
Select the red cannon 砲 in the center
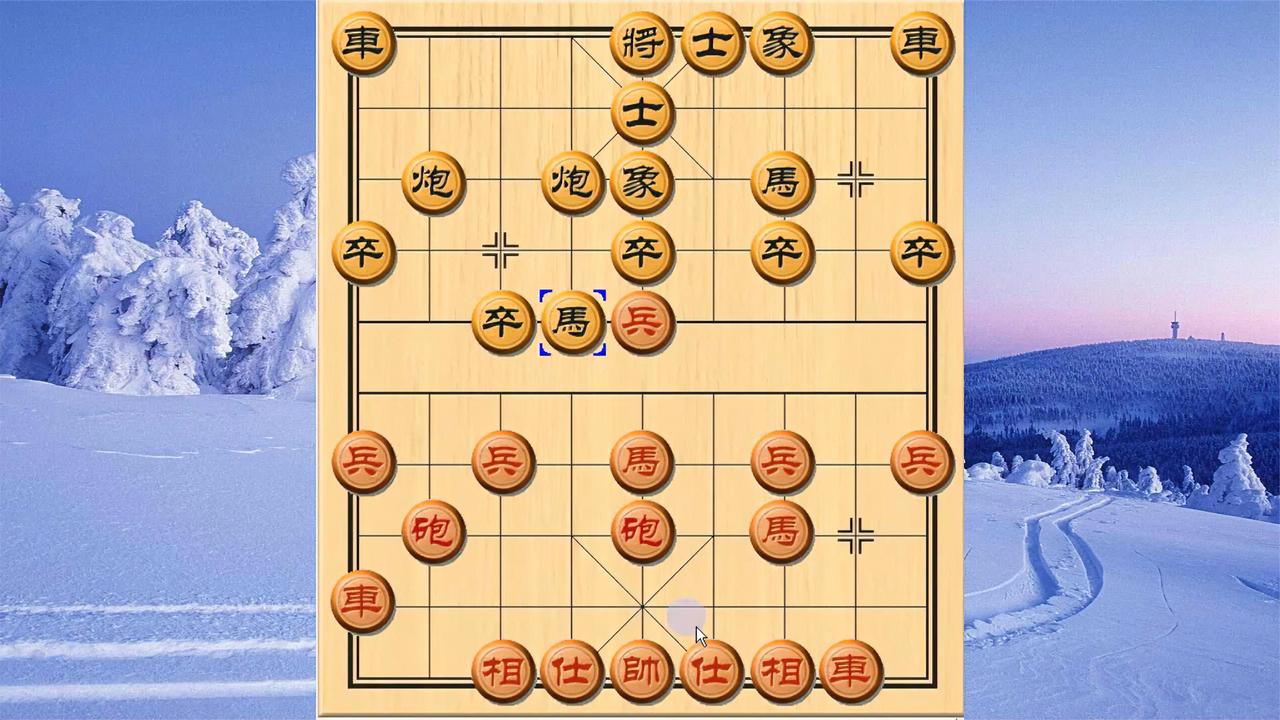pos(643,533)
